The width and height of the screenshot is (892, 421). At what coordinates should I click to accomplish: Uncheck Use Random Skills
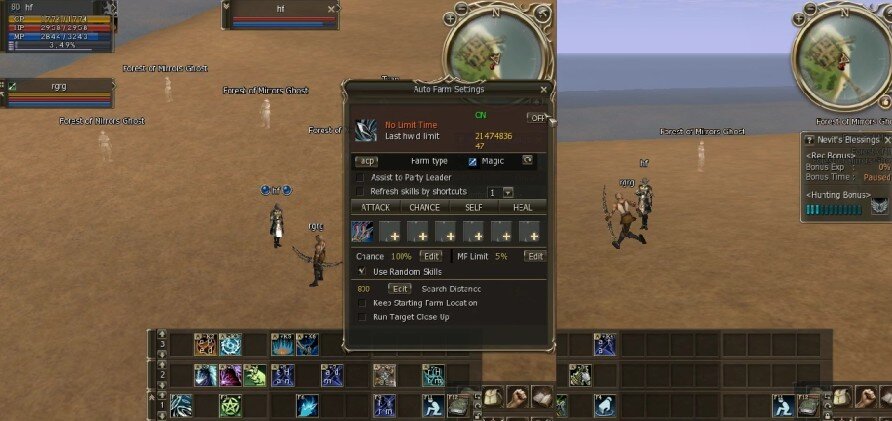pyautogui.click(x=361, y=272)
